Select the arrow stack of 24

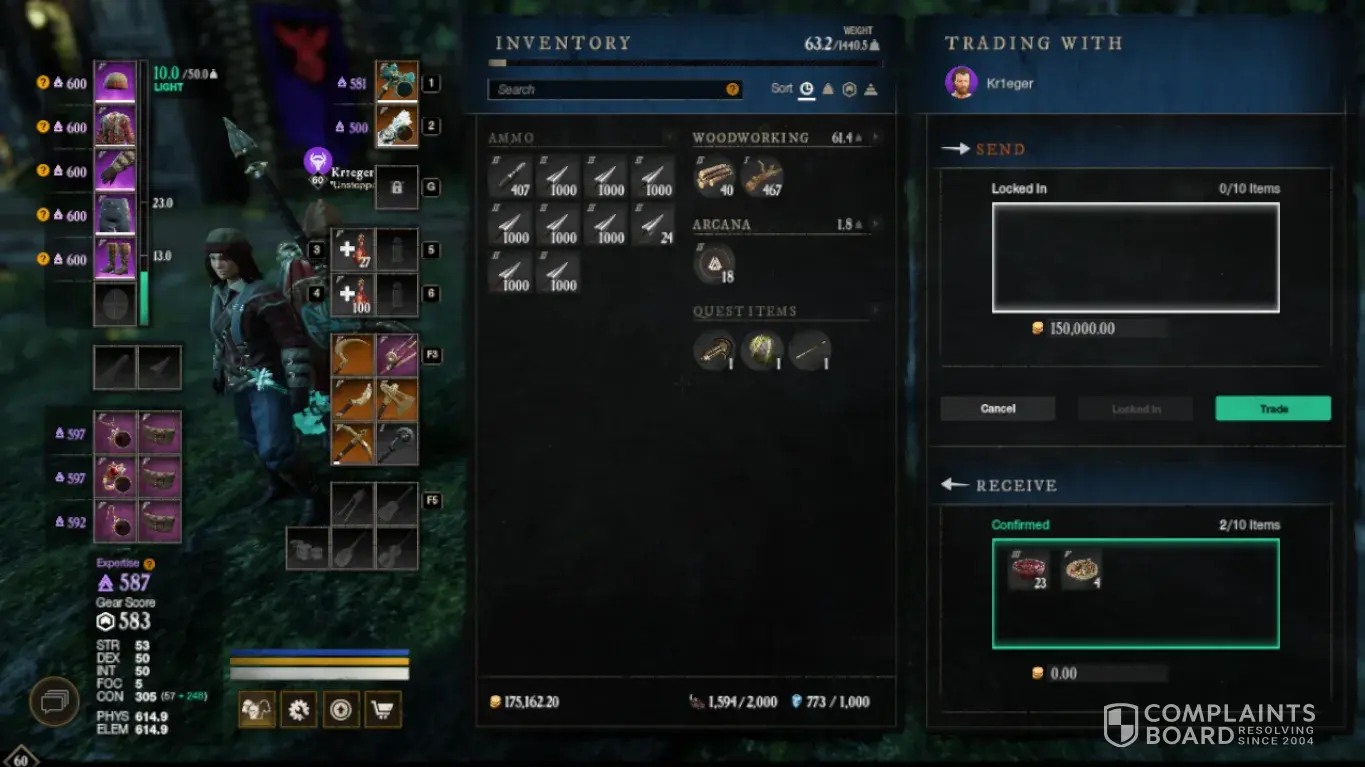[x=655, y=225]
